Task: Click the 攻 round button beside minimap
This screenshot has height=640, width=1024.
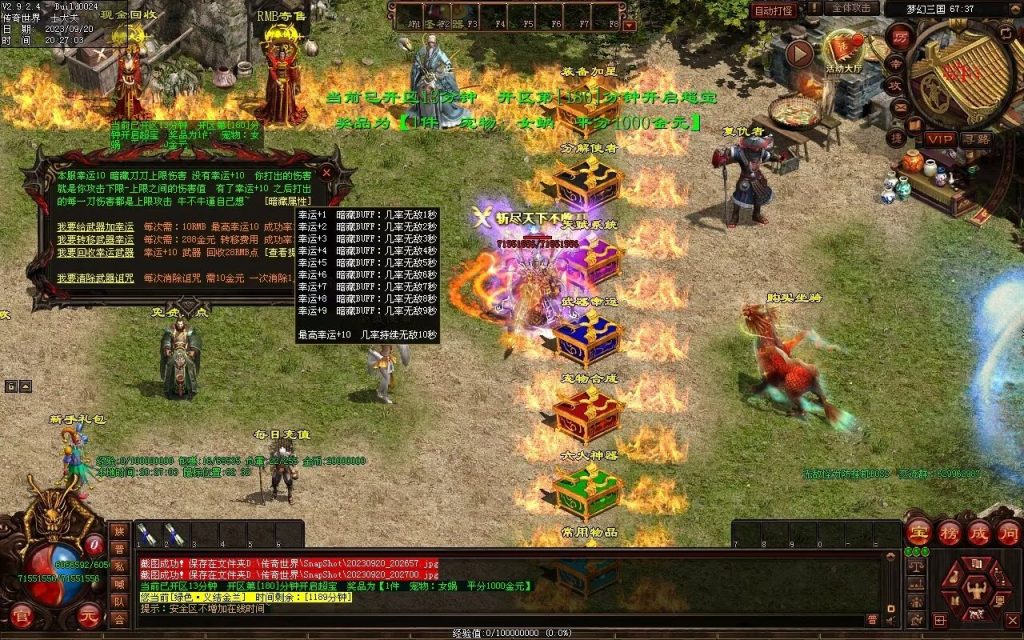Action: [x=896, y=88]
